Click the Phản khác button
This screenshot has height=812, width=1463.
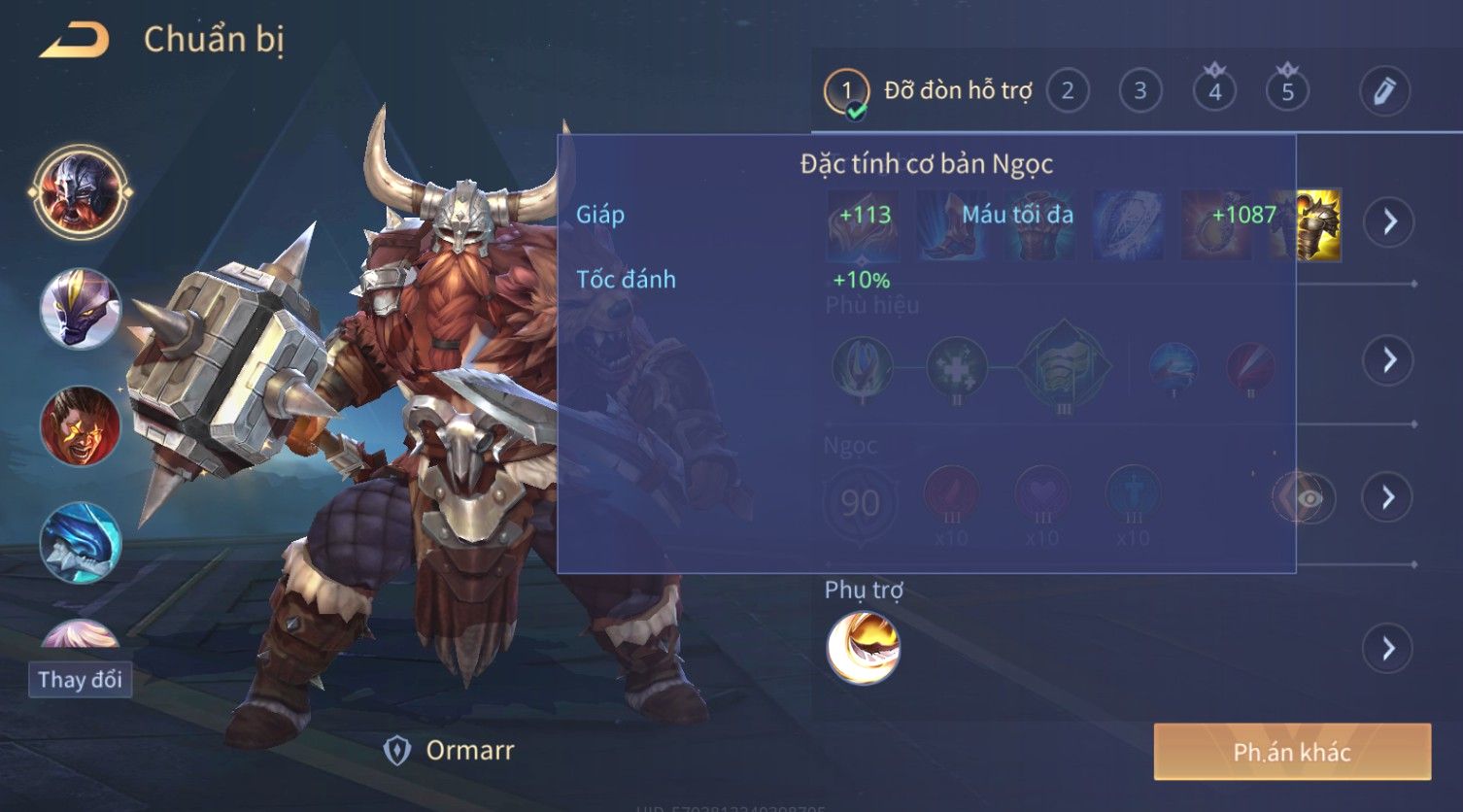tap(1292, 752)
